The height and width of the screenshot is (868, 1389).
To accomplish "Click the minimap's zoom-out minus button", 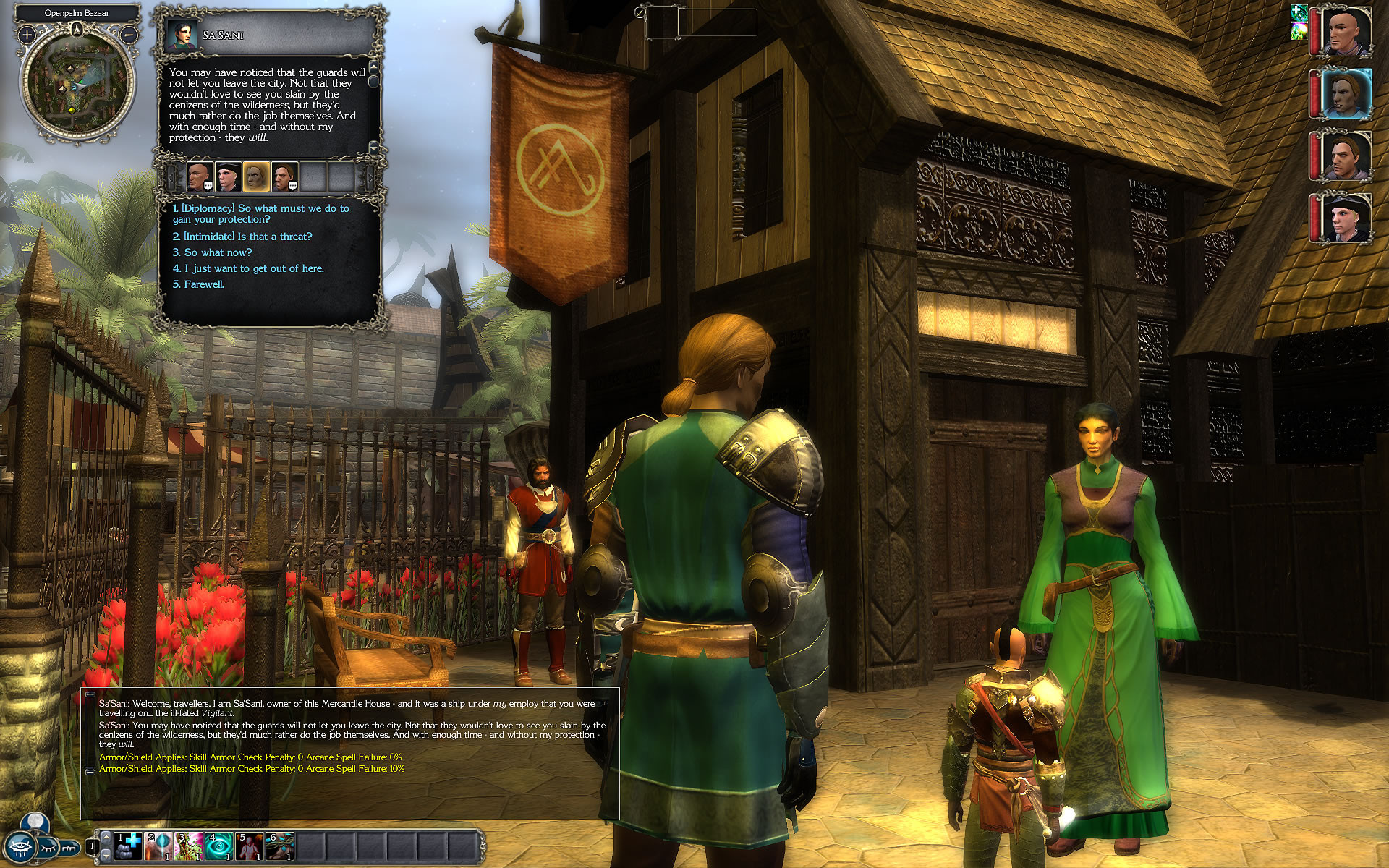I will pos(129,34).
